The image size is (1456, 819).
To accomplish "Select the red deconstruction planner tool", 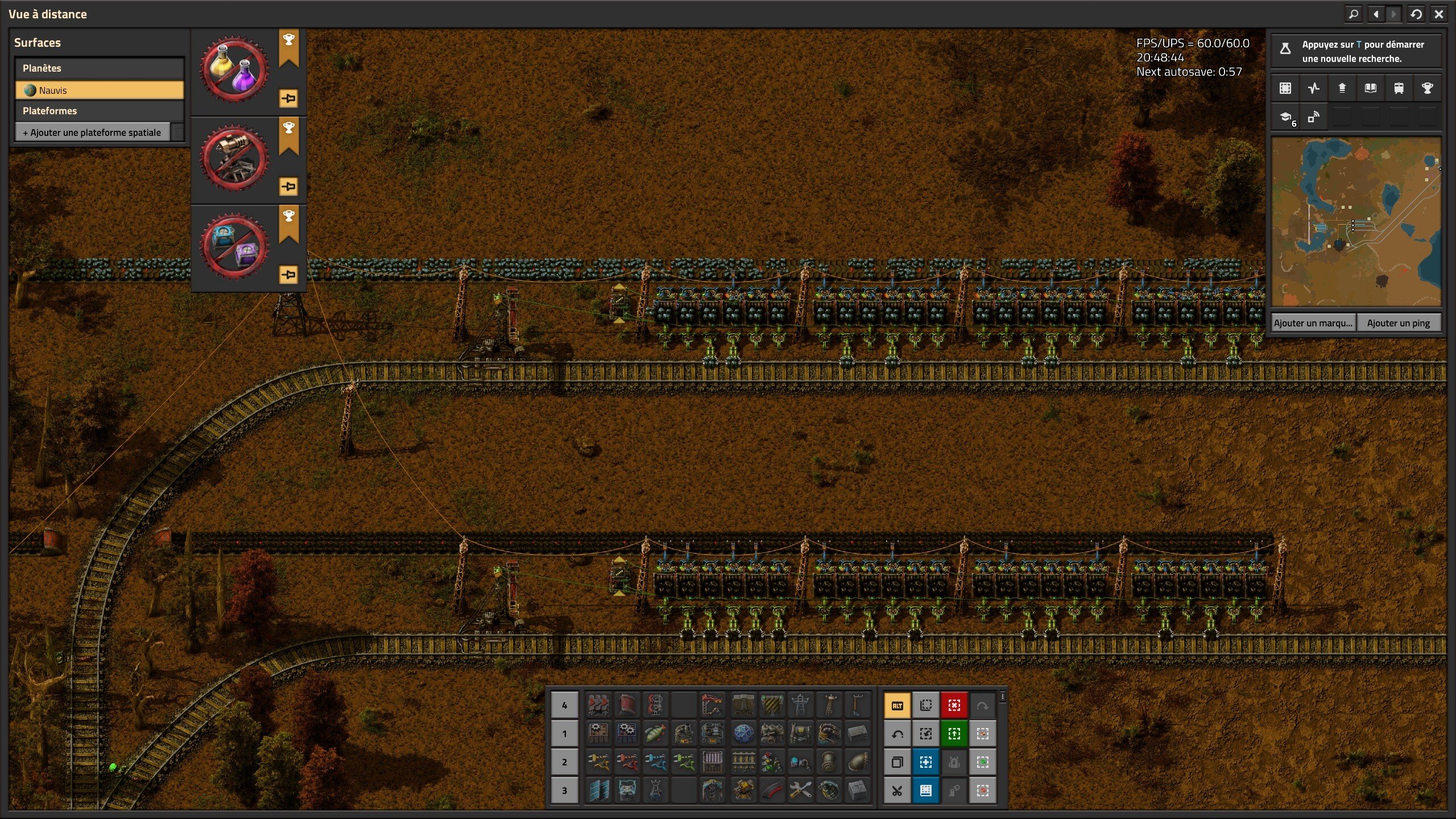I will pos(954,706).
